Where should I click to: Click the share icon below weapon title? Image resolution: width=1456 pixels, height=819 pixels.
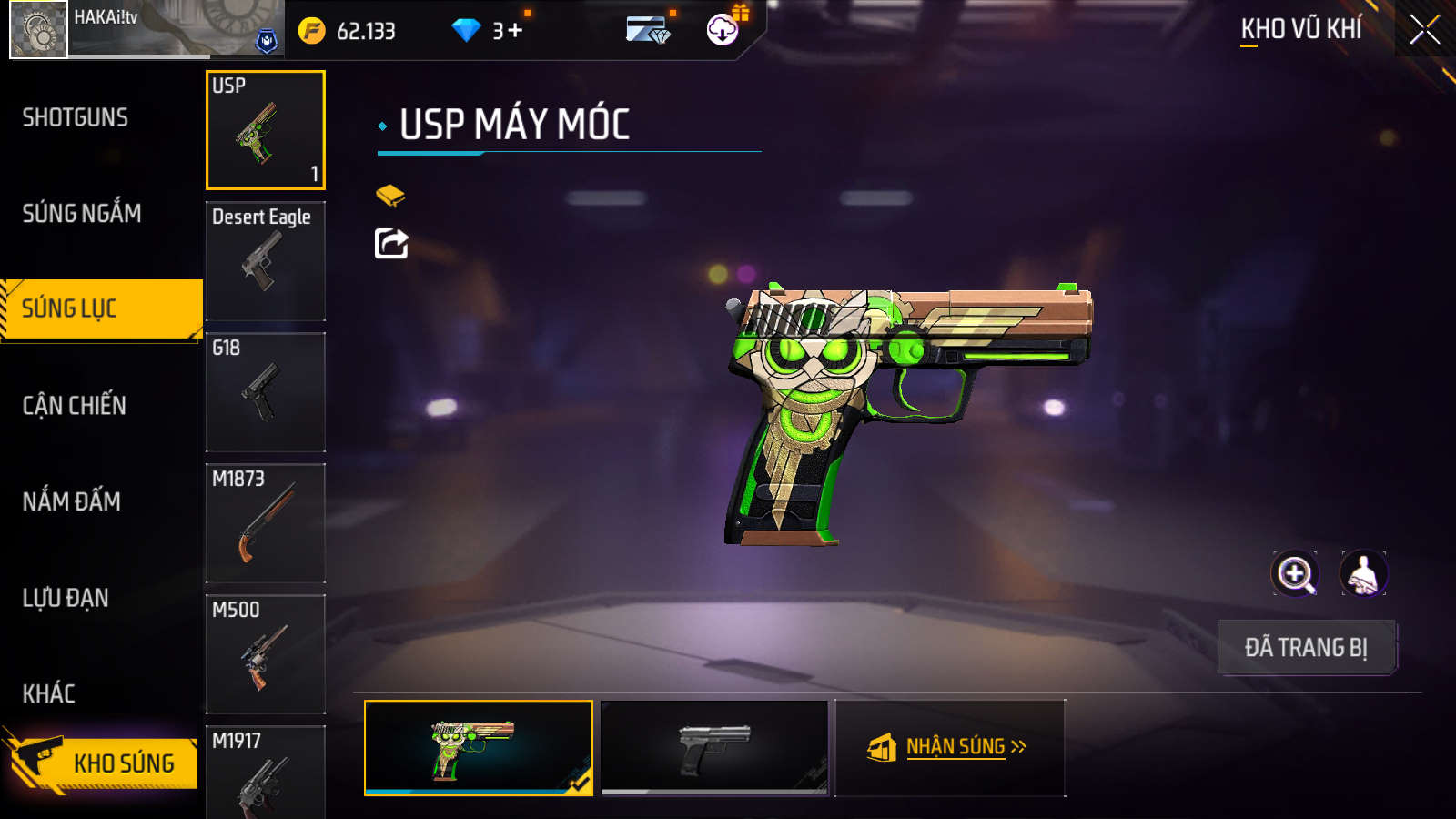(391, 244)
